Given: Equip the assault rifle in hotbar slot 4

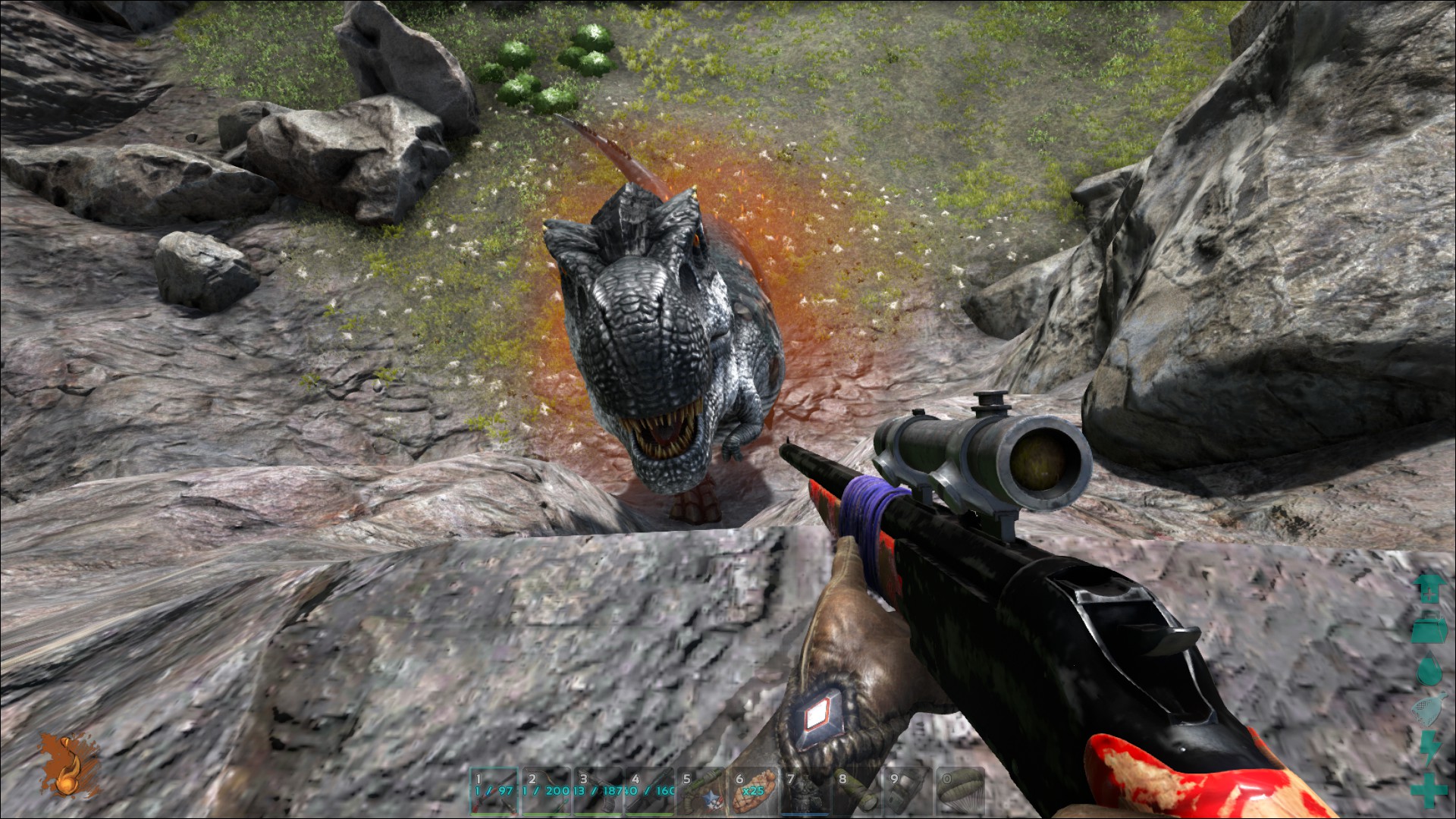Looking at the screenshot, I should click(x=649, y=791).
